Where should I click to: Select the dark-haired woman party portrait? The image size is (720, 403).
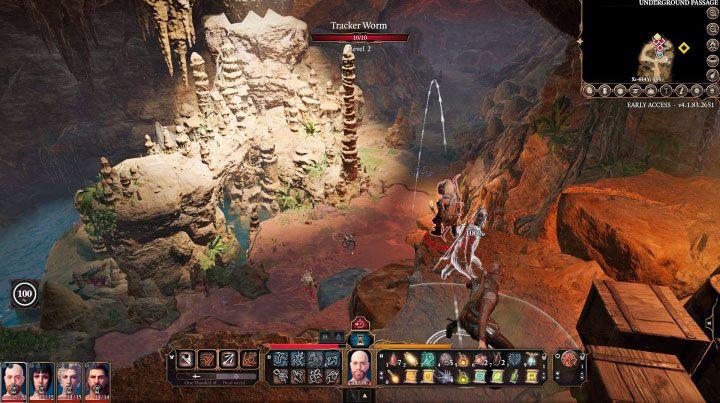click(x=42, y=380)
